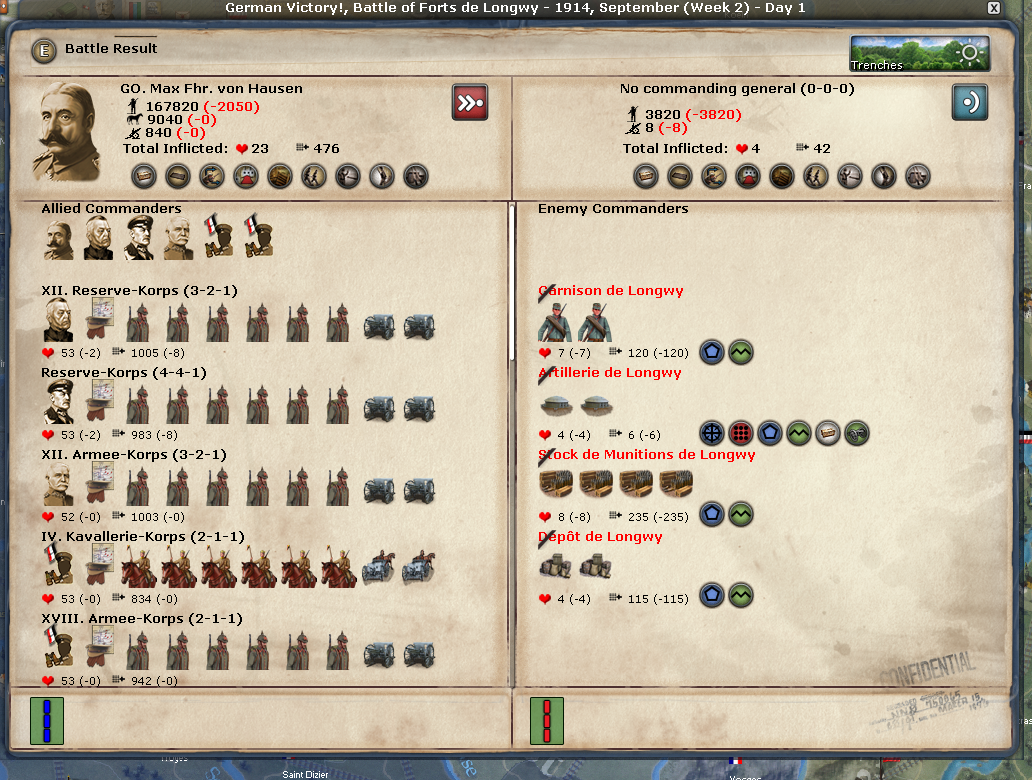
Task: Click the round E Battle Result icon
Action: click(x=42, y=49)
